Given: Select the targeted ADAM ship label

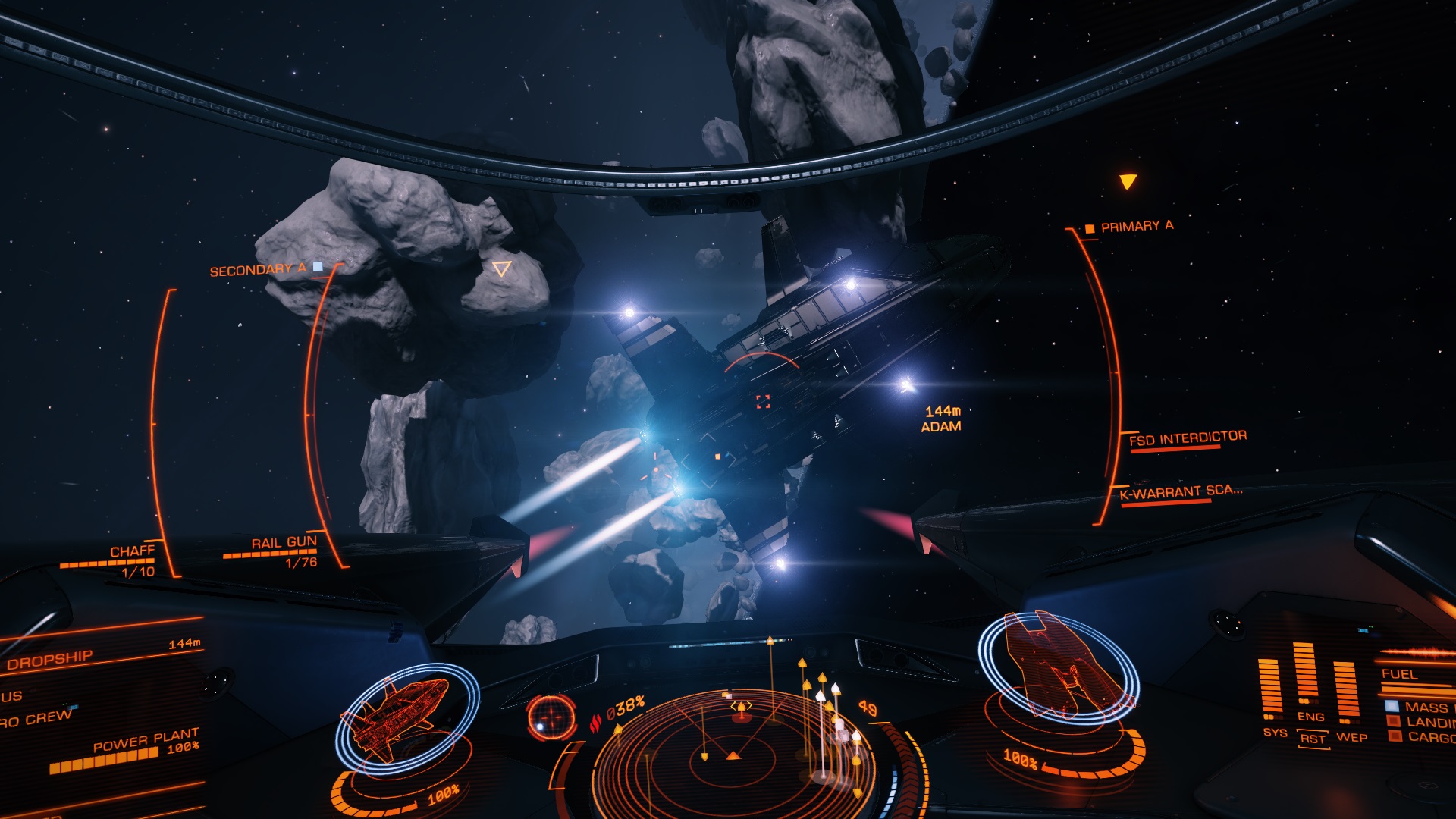Looking at the screenshot, I should [x=941, y=419].
